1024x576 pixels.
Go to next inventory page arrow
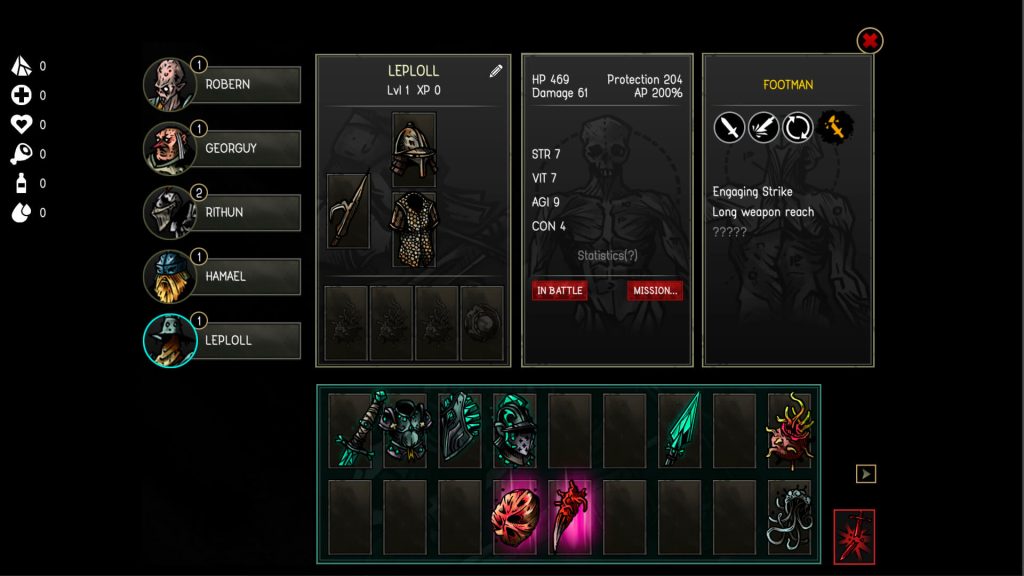coord(866,473)
